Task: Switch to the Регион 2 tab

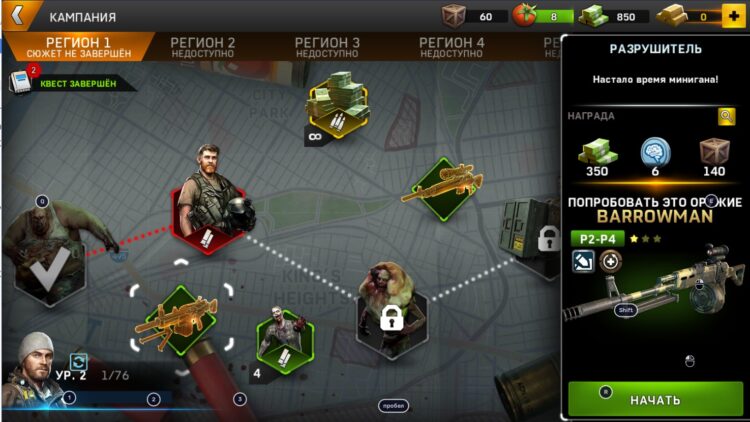Action: coord(203,47)
